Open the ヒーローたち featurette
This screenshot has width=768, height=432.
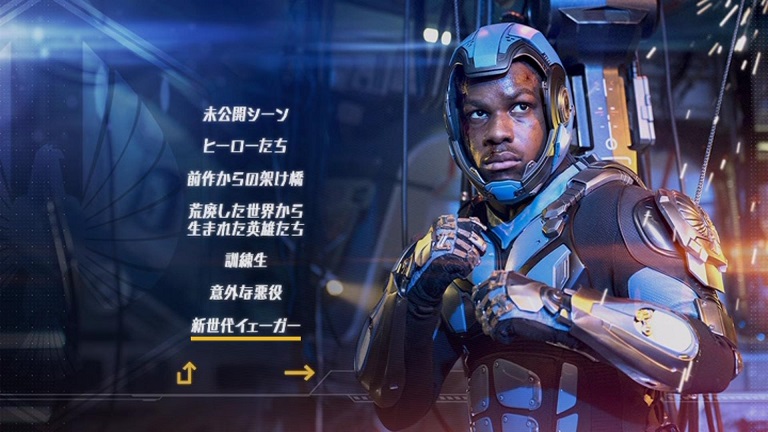(245, 146)
